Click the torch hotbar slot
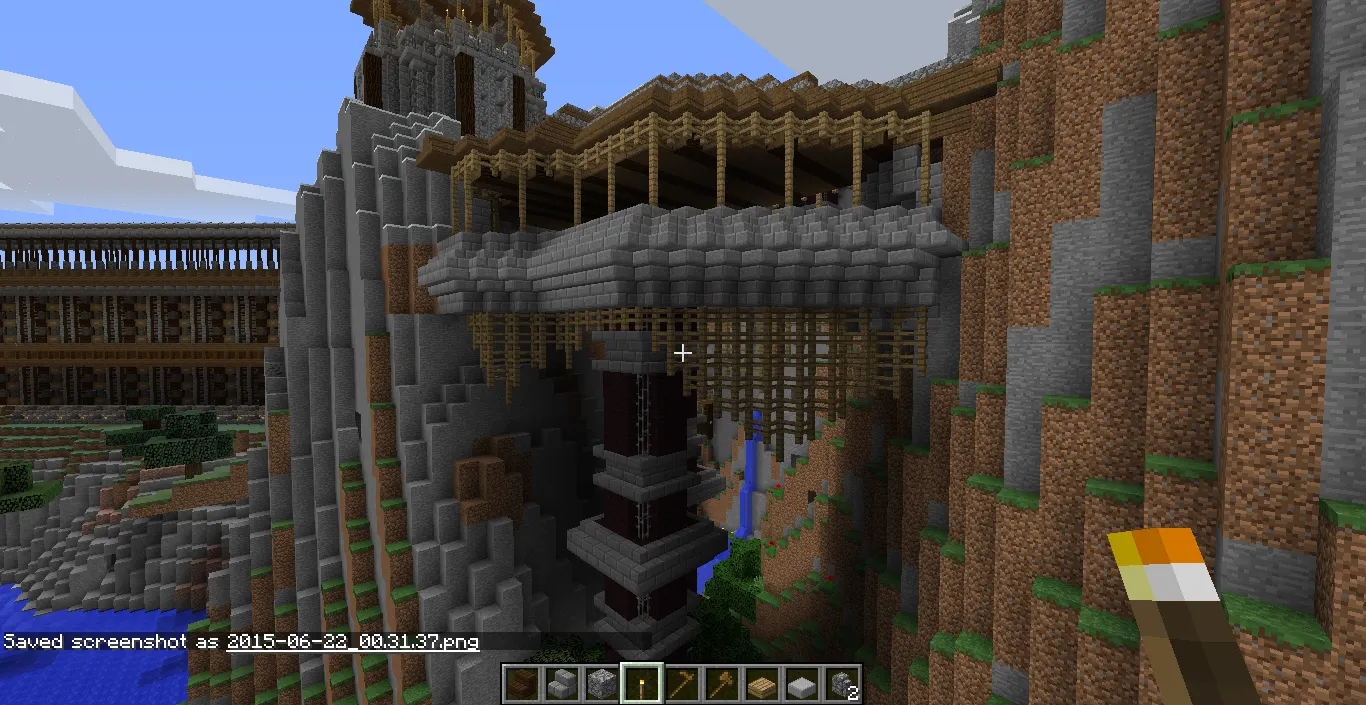1366x705 pixels. pos(641,684)
